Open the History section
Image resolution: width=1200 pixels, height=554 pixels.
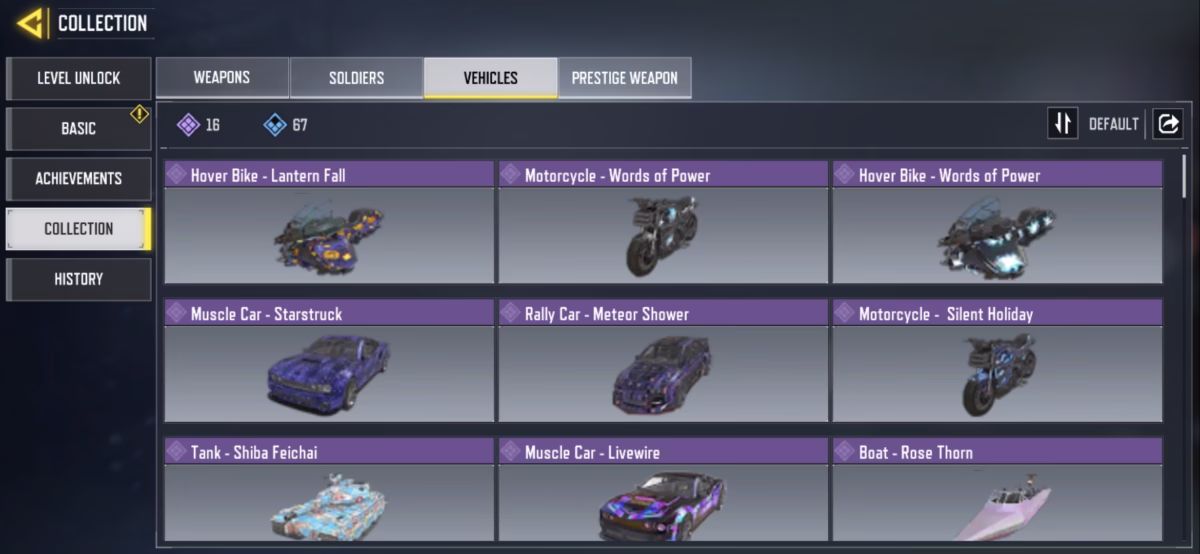click(79, 279)
